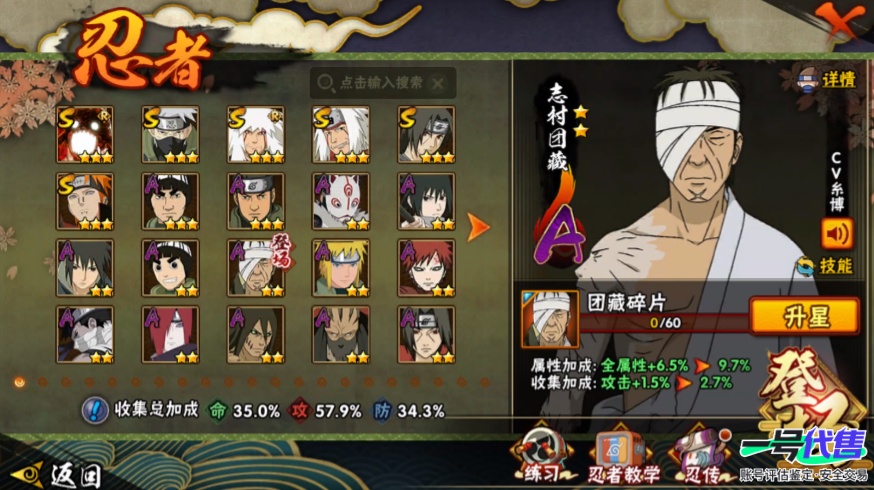Select the yellow-haired Minato portrait

tap(341, 268)
